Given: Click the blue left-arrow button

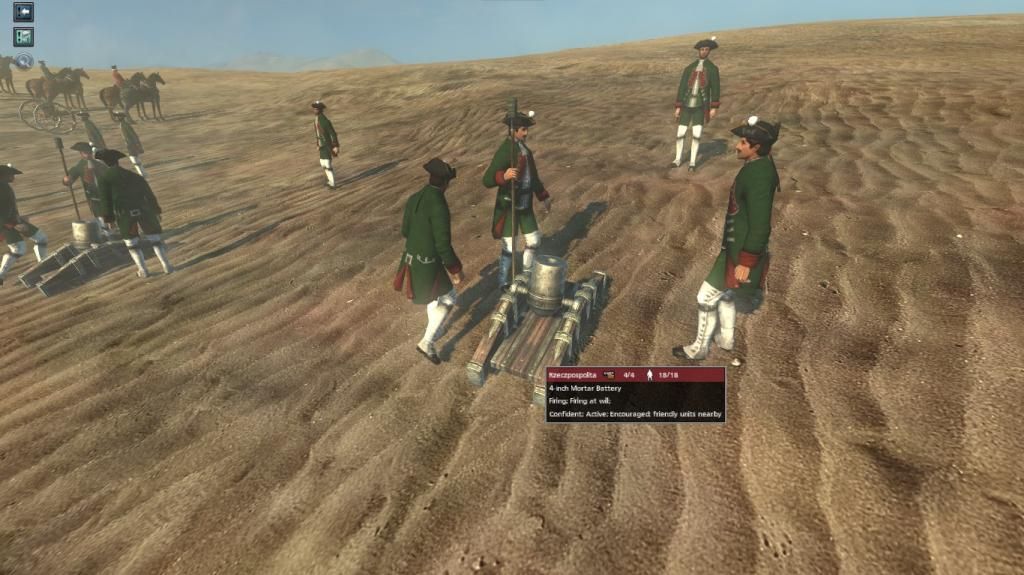Looking at the screenshot, I should (x=23, y=12).
